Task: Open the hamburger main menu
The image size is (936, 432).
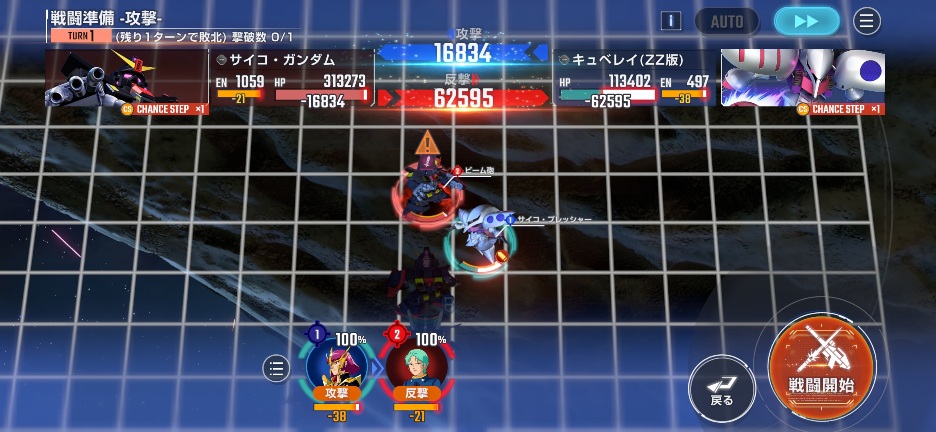Action: [867, 21]
